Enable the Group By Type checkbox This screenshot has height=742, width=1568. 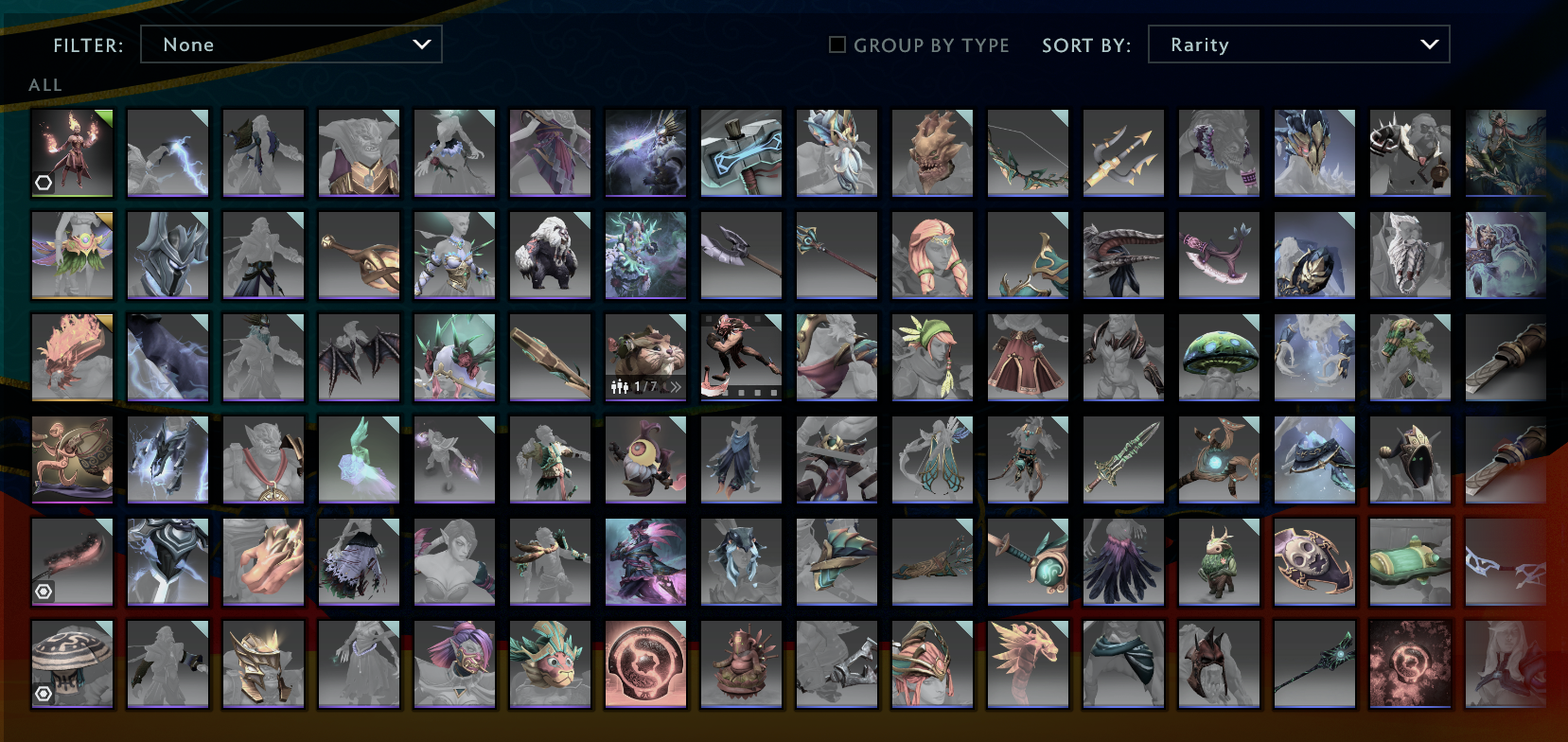(837, 44)
